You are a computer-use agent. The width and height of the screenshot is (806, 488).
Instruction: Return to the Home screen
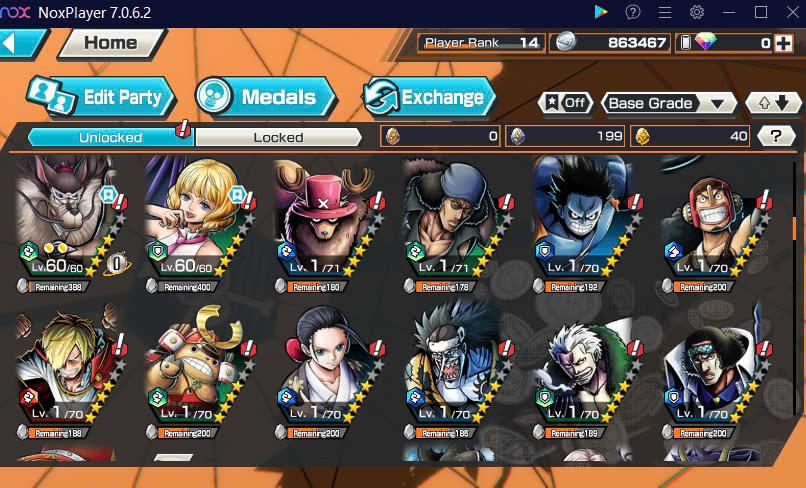point(110,43)
